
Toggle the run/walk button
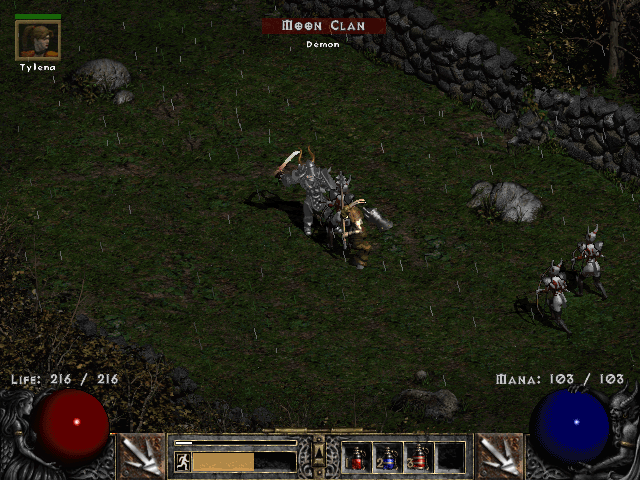click(183, 461)
